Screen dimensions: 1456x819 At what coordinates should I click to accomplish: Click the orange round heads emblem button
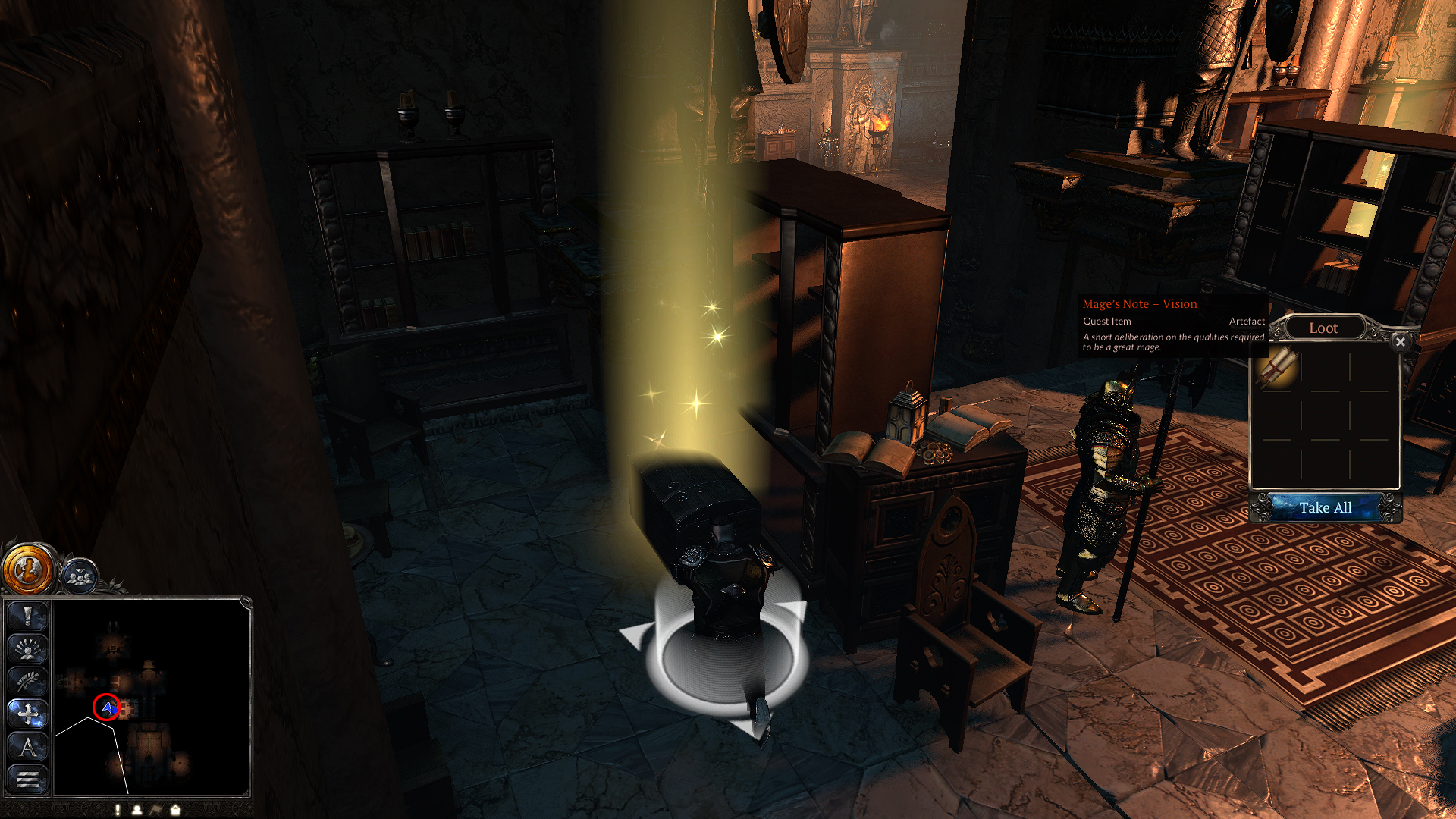click(29, 569)
